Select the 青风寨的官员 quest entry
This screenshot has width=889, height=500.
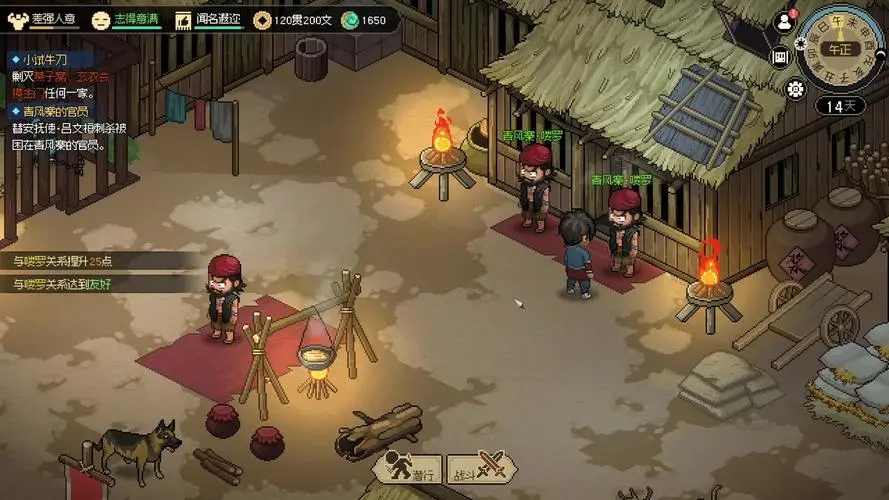click(50, 111)
